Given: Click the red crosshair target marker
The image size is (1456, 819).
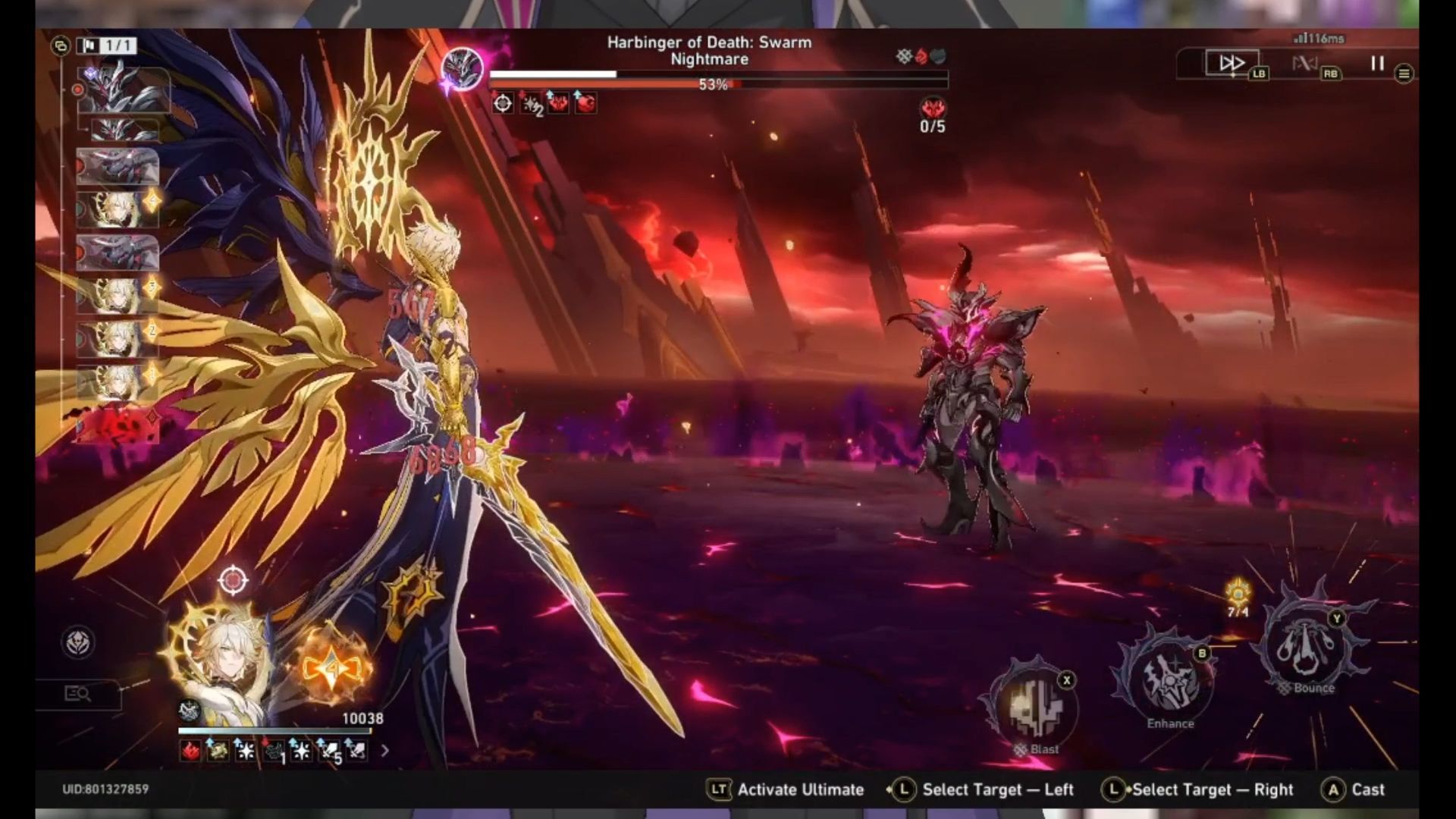Looking at the screenshot, I should (x=233, y=581).
